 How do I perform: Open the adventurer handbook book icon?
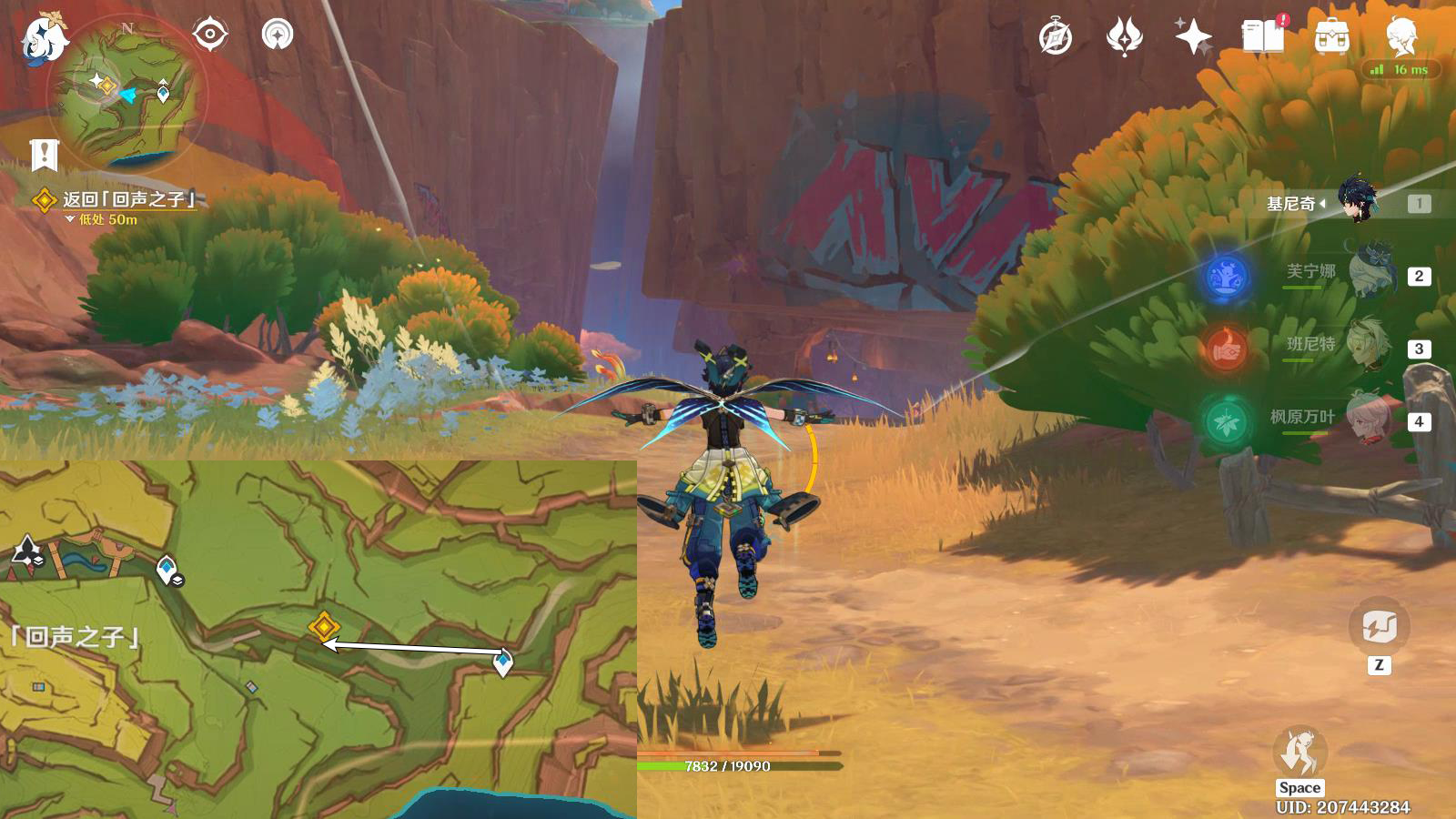[x=1262, y=37]
